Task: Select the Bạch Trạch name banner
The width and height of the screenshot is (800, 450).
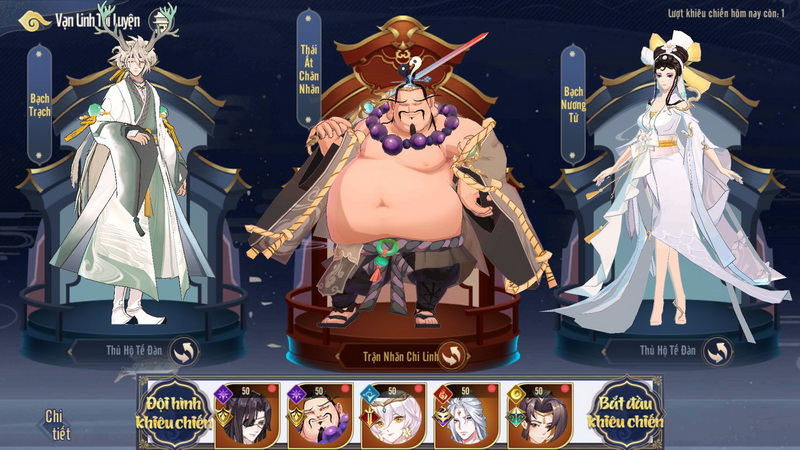Action: click(40, 104)
